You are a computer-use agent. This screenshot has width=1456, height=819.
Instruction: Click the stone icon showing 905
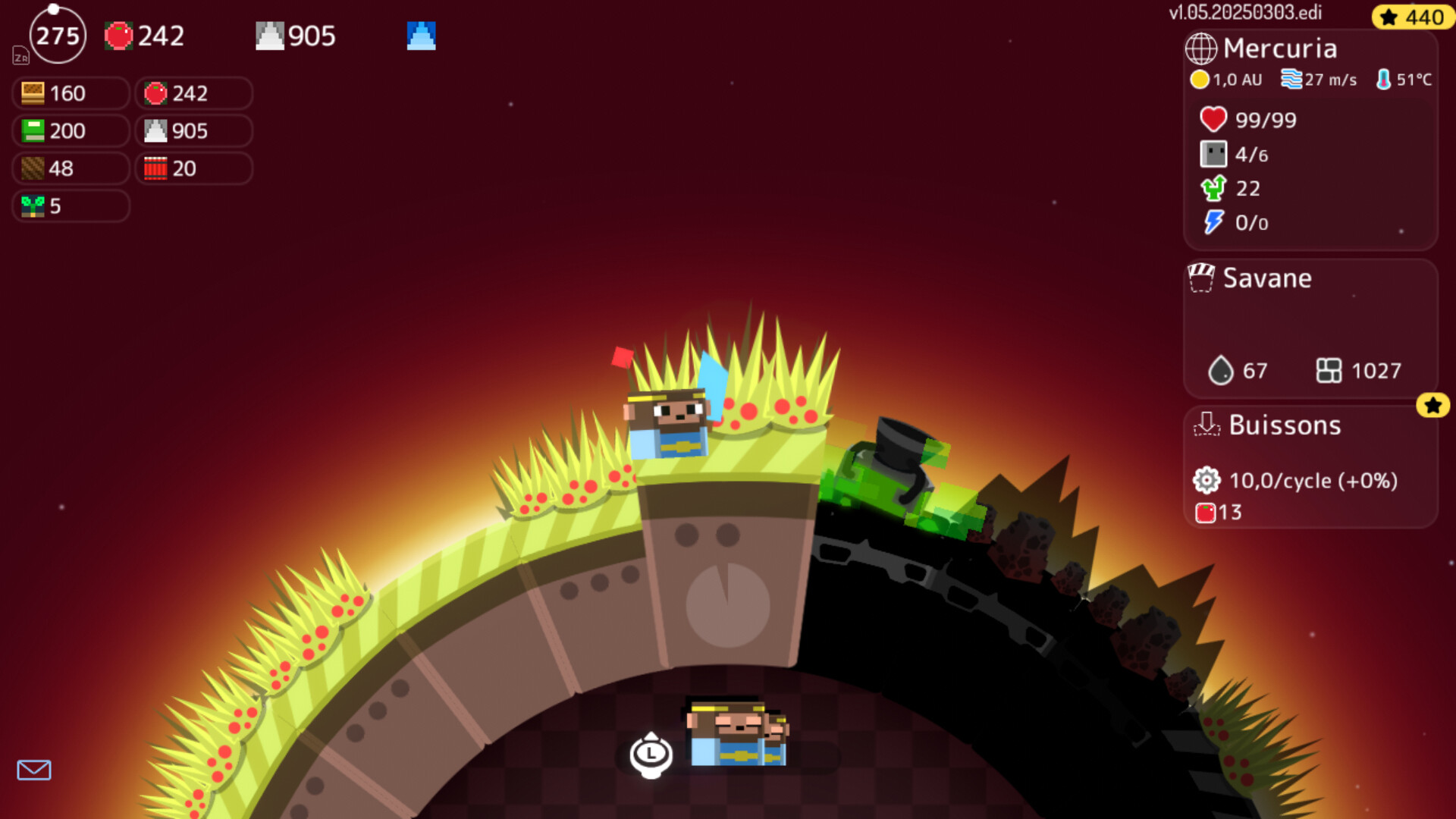pyautogui.click(x=269, y=35)
